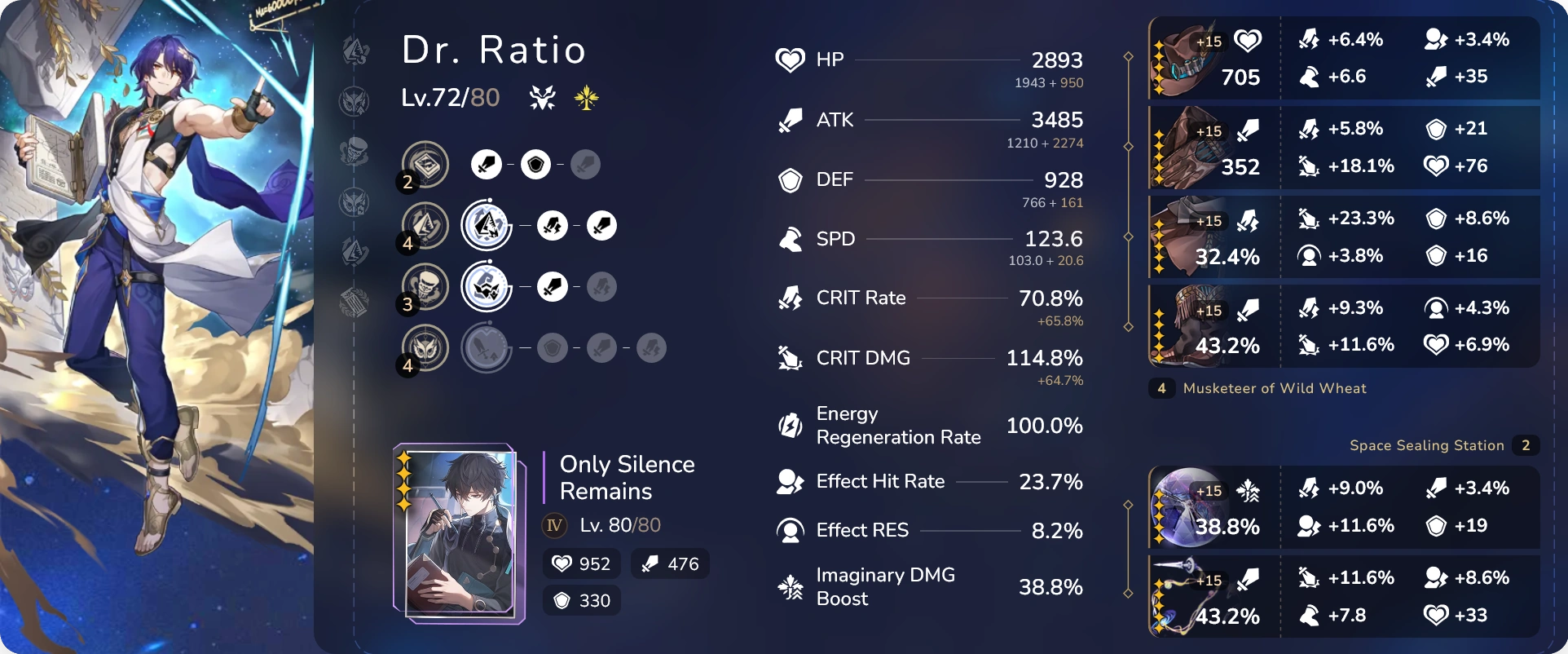Expand the diamond marker beside the hat relic
This screenshot has height=654, width=1568.
coord(1129,57)
